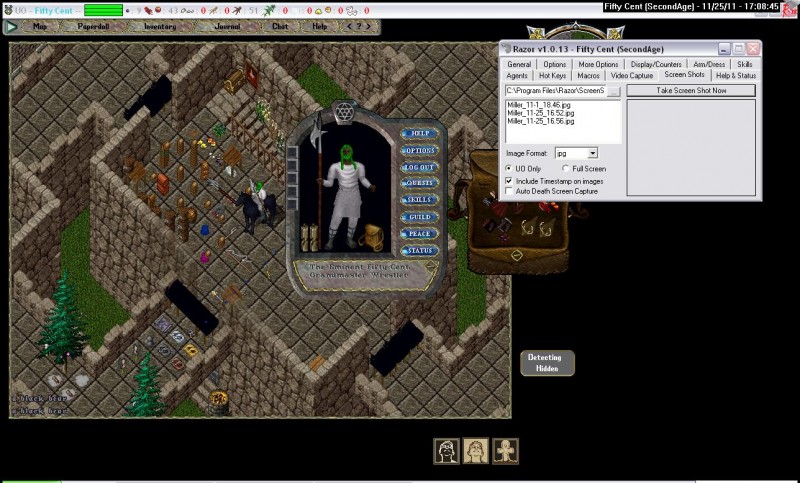Open the Paperdoll from the top menu bar
The width and height of the screenshot is (800, 483).
(93, 26)
